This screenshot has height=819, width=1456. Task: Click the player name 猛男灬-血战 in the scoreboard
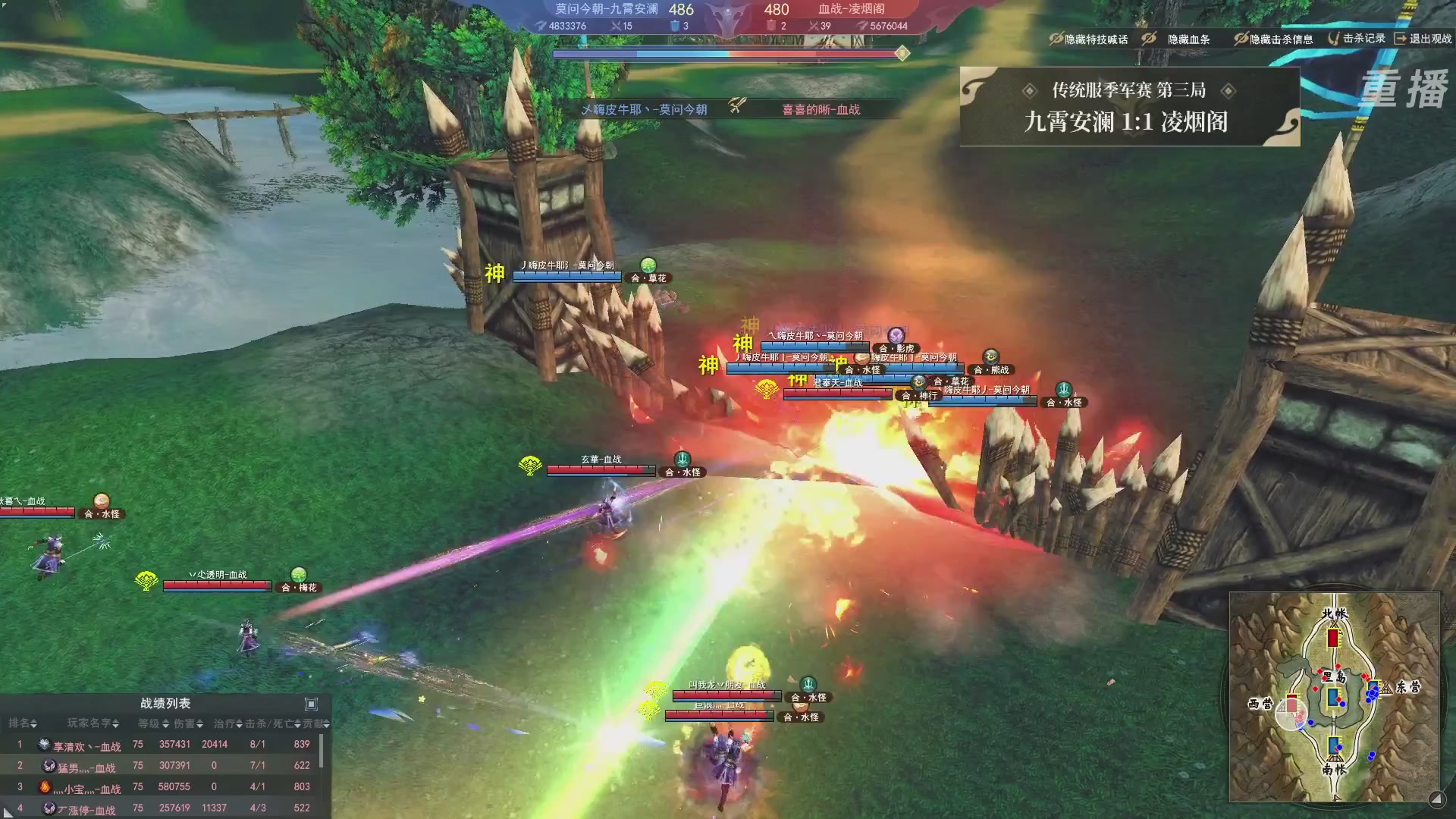point(85,767)
